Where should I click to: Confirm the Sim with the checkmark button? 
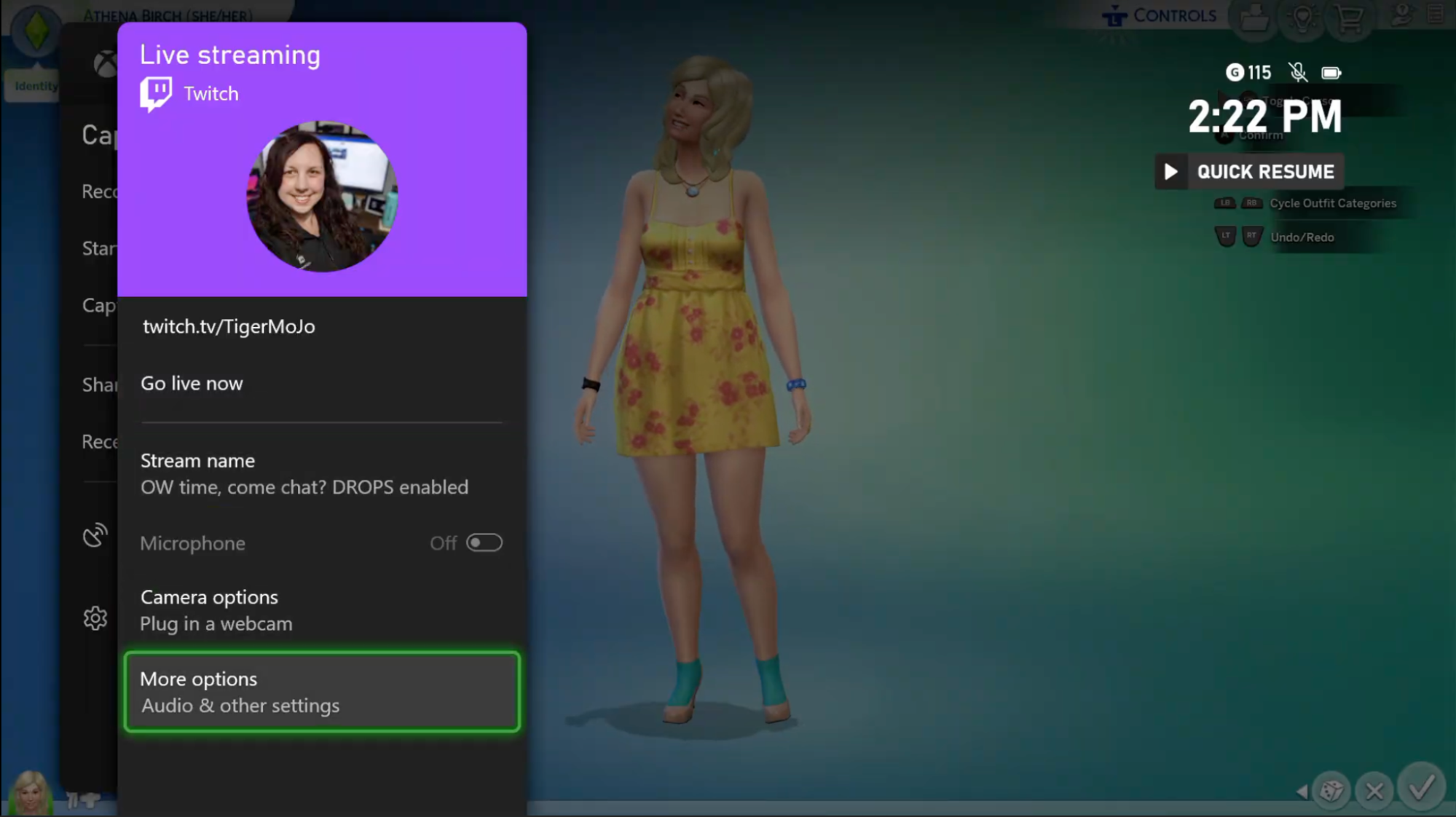pyautogui.click(x=1420, y=791)
